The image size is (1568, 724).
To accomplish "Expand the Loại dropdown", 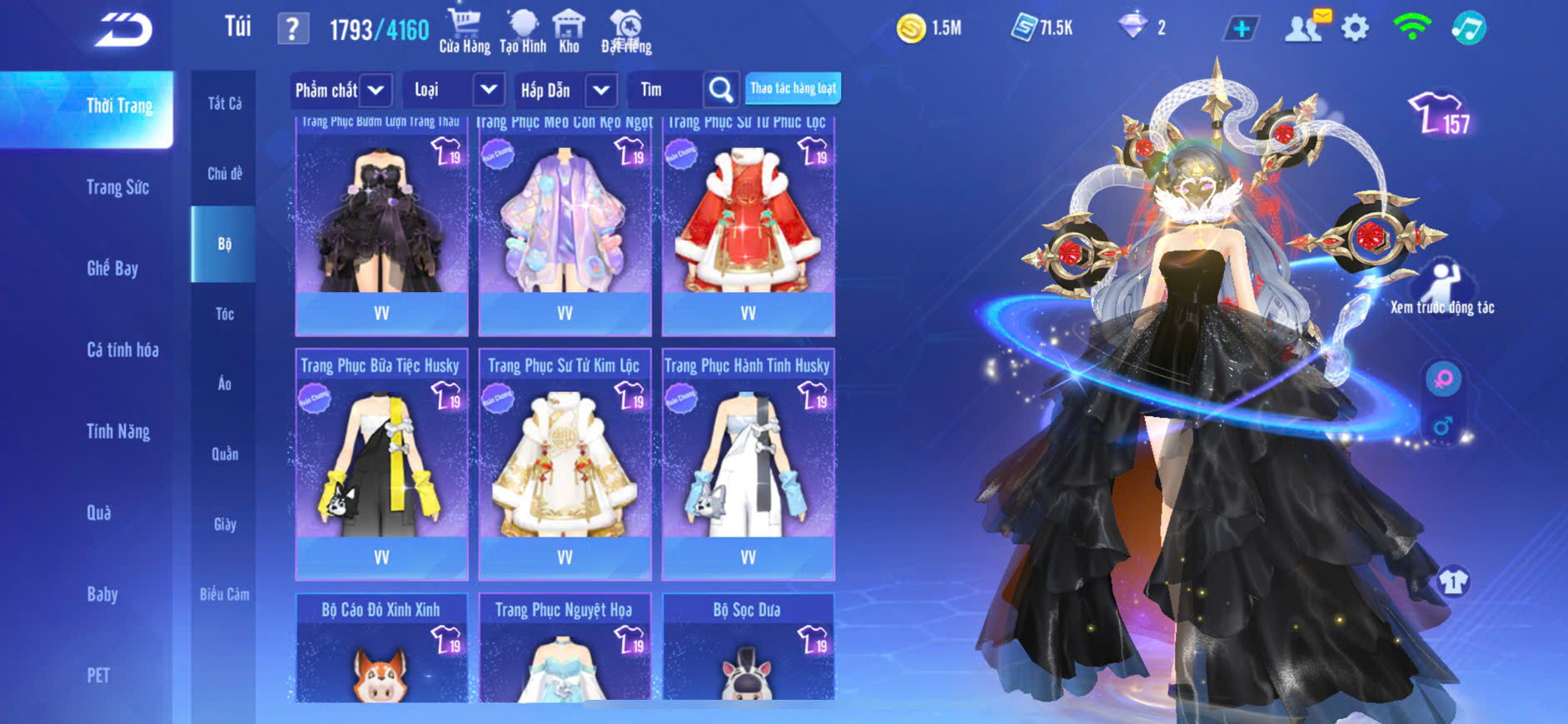I will pyautogui.click(x=489, y=90).
